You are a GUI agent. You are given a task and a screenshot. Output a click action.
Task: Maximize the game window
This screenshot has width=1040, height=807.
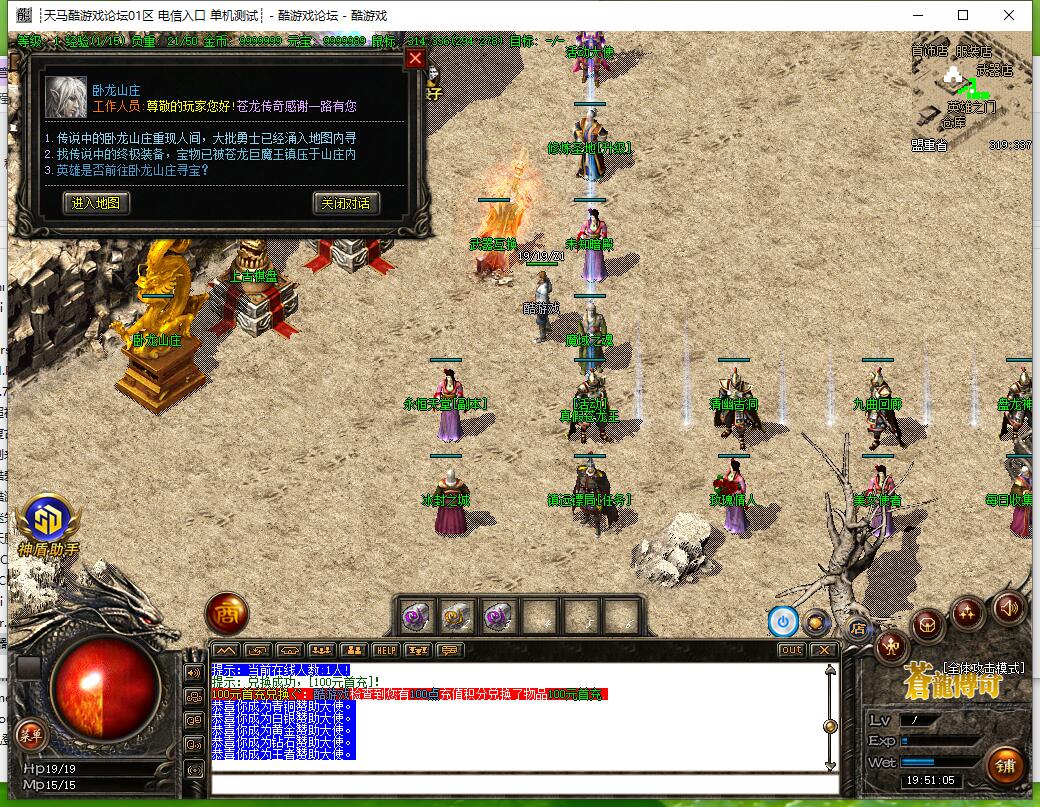963,15
